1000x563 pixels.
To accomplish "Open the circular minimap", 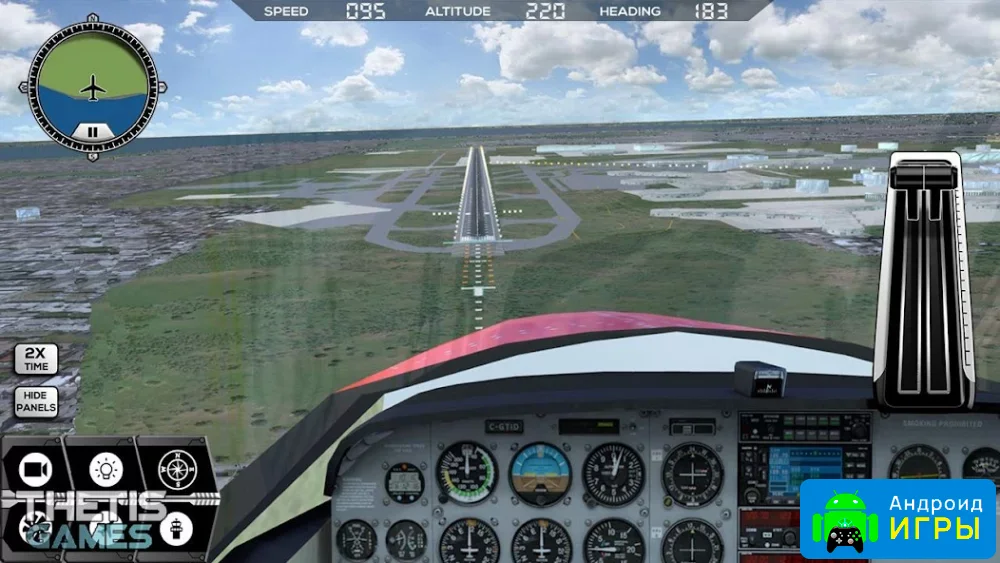I will click(92, 85).
